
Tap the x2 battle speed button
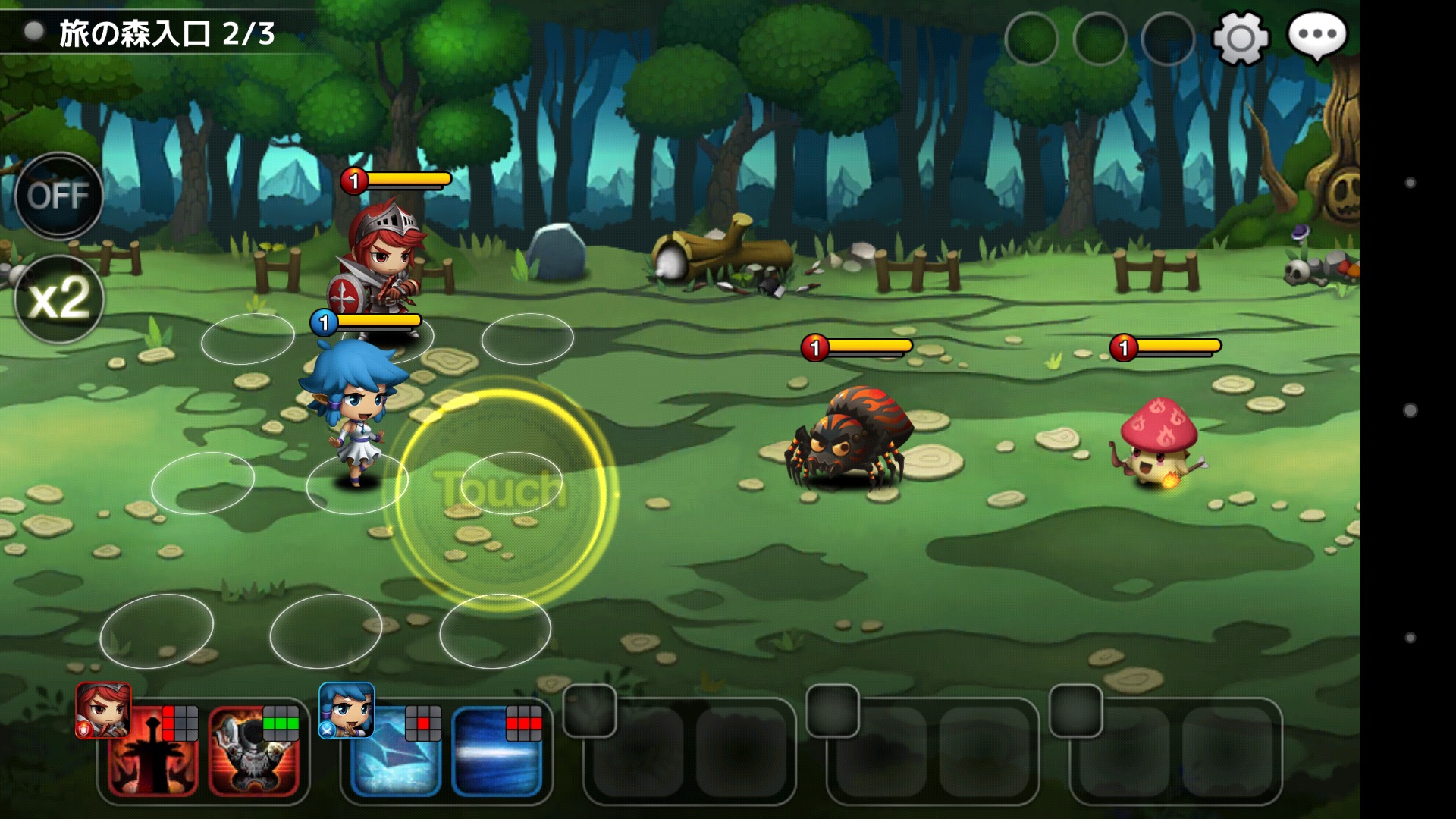(58, 298)
